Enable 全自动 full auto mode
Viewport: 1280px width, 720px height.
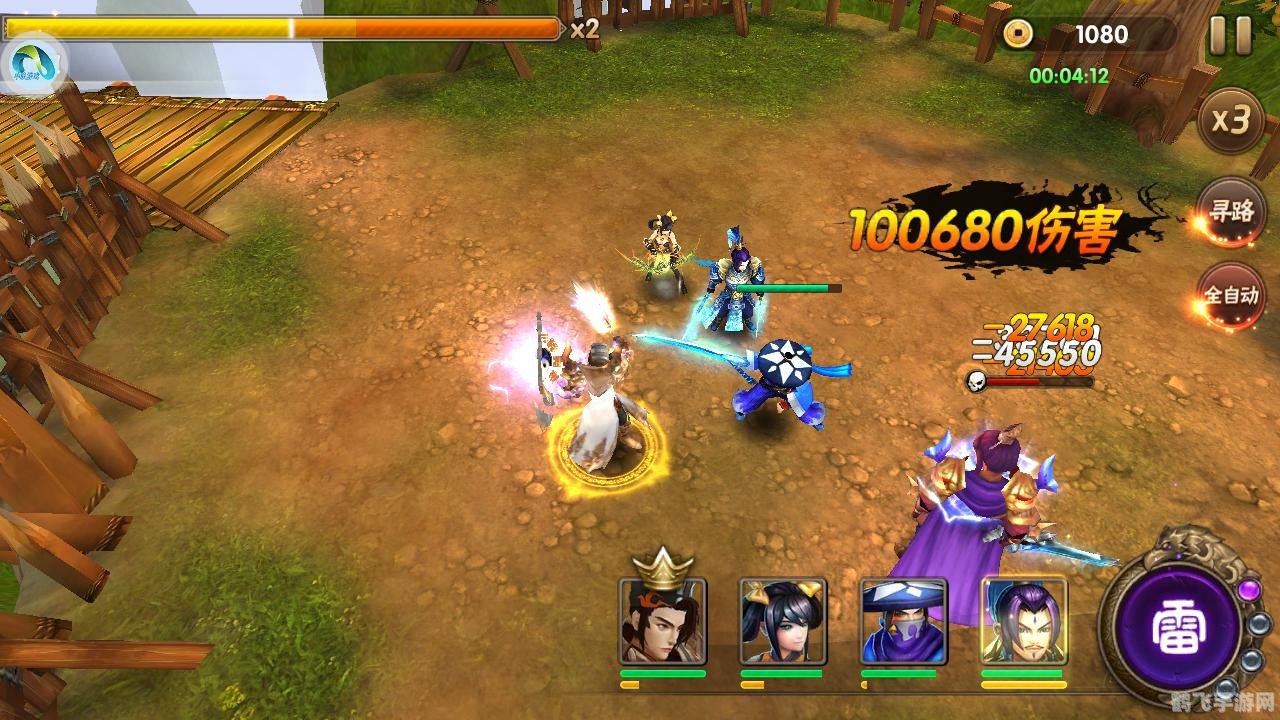click(x=1231, y=296)
